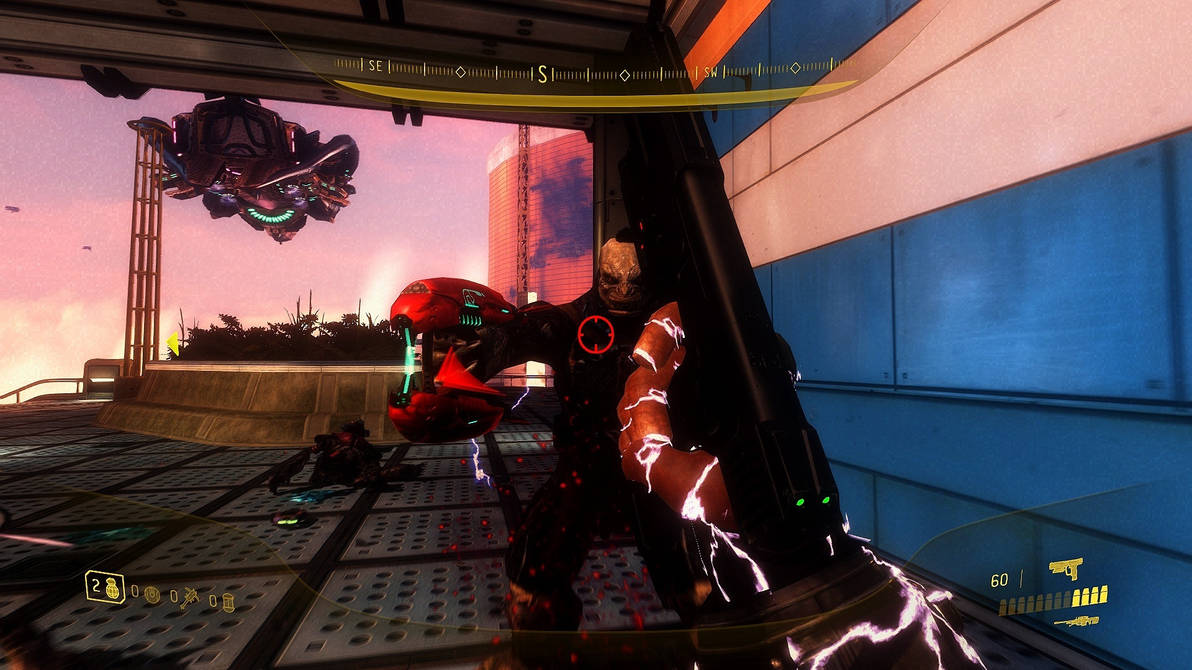Click the S heading on the compass

click(543, 73)
